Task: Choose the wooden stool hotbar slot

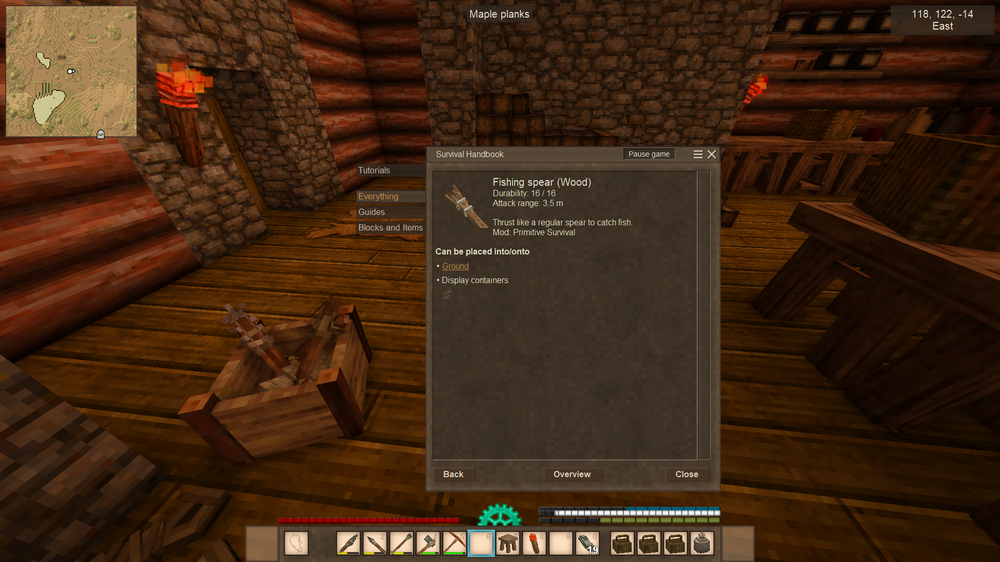Action: pos(508,544)
